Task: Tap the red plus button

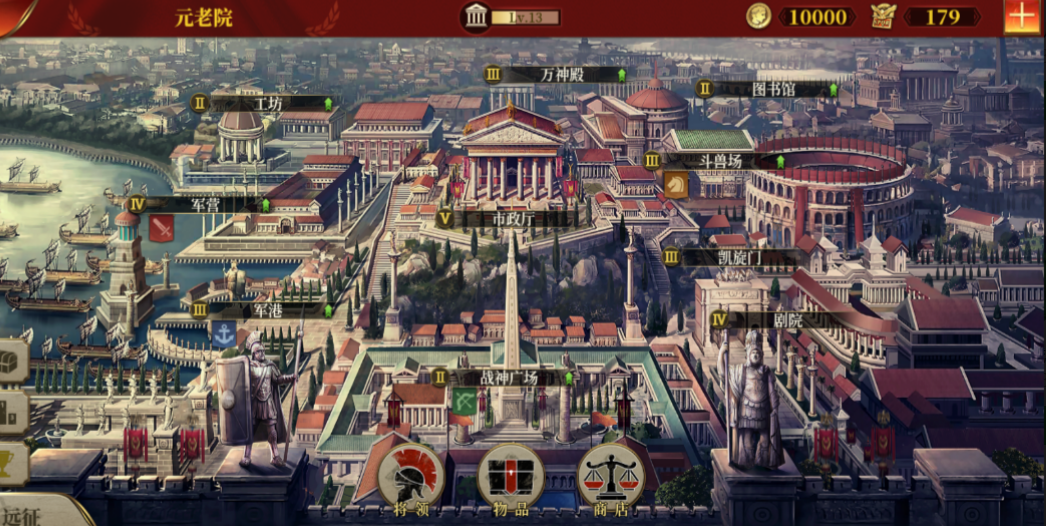Action: coord(1022,17)
